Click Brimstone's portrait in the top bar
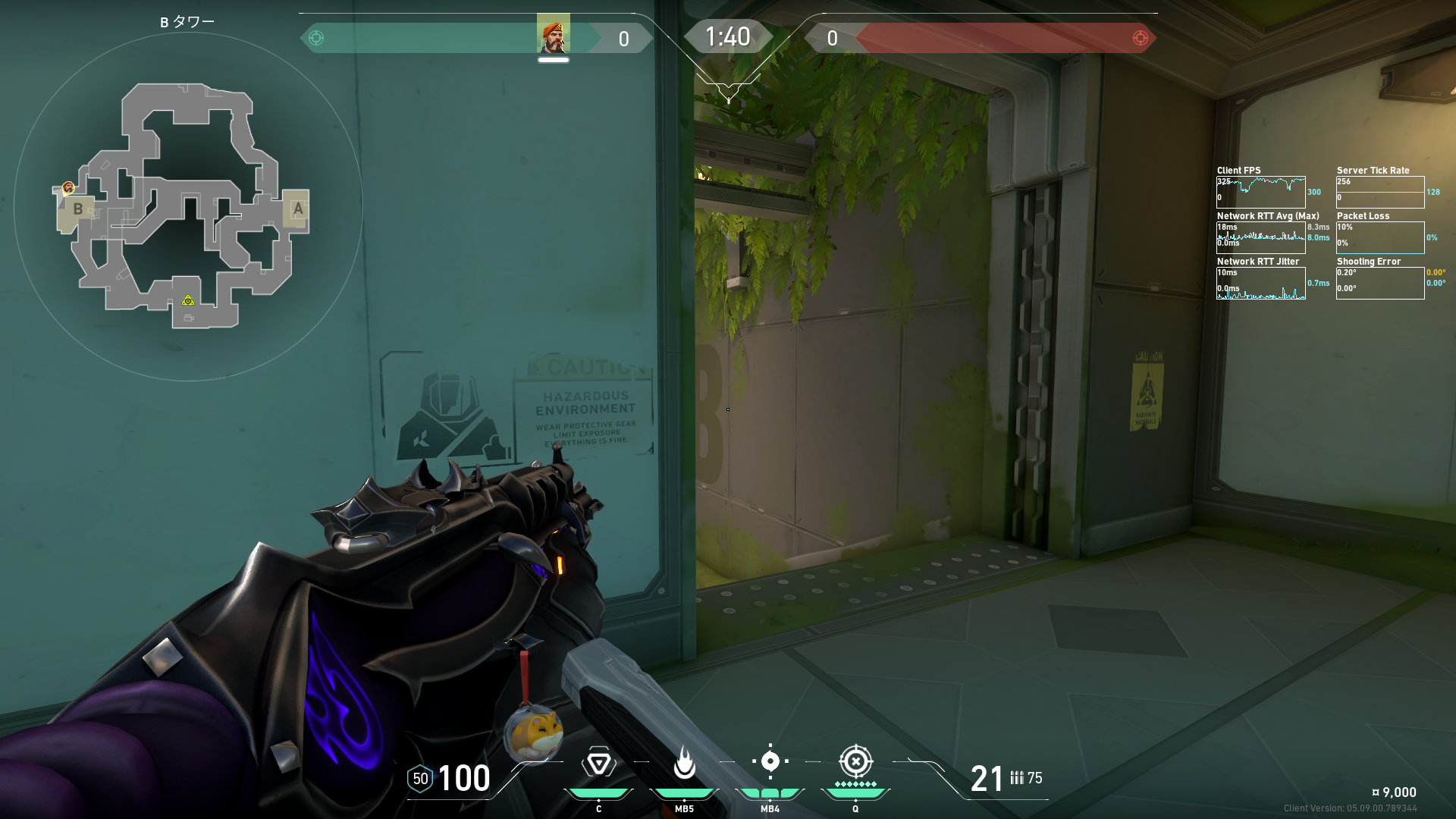The image size is (1456, 819). pyautogui.click(x=553, y=35)
